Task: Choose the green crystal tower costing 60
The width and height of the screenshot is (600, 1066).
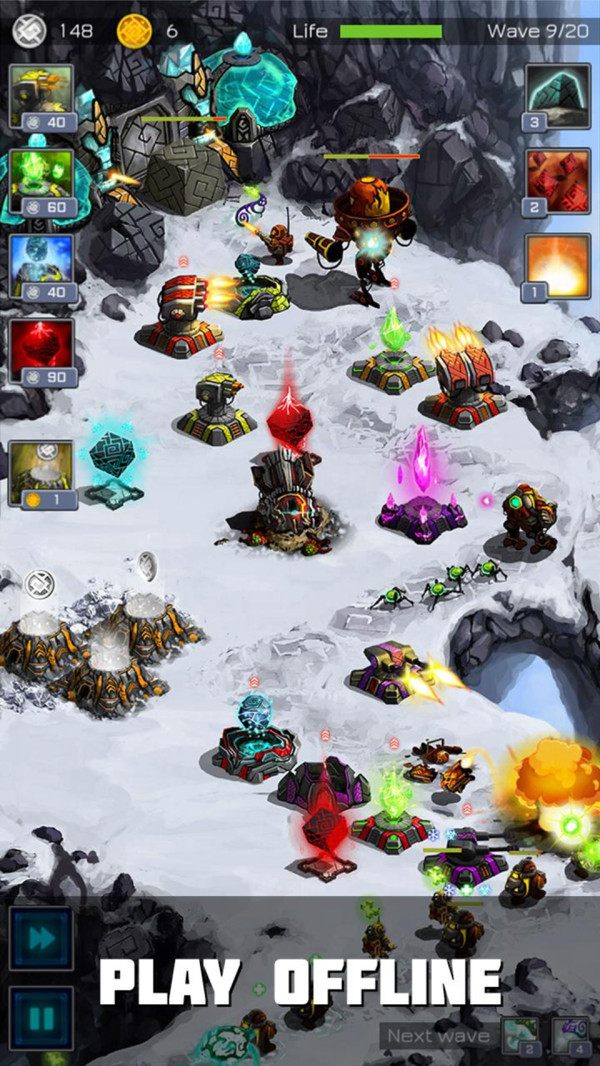Action: (x=42, y=182)
